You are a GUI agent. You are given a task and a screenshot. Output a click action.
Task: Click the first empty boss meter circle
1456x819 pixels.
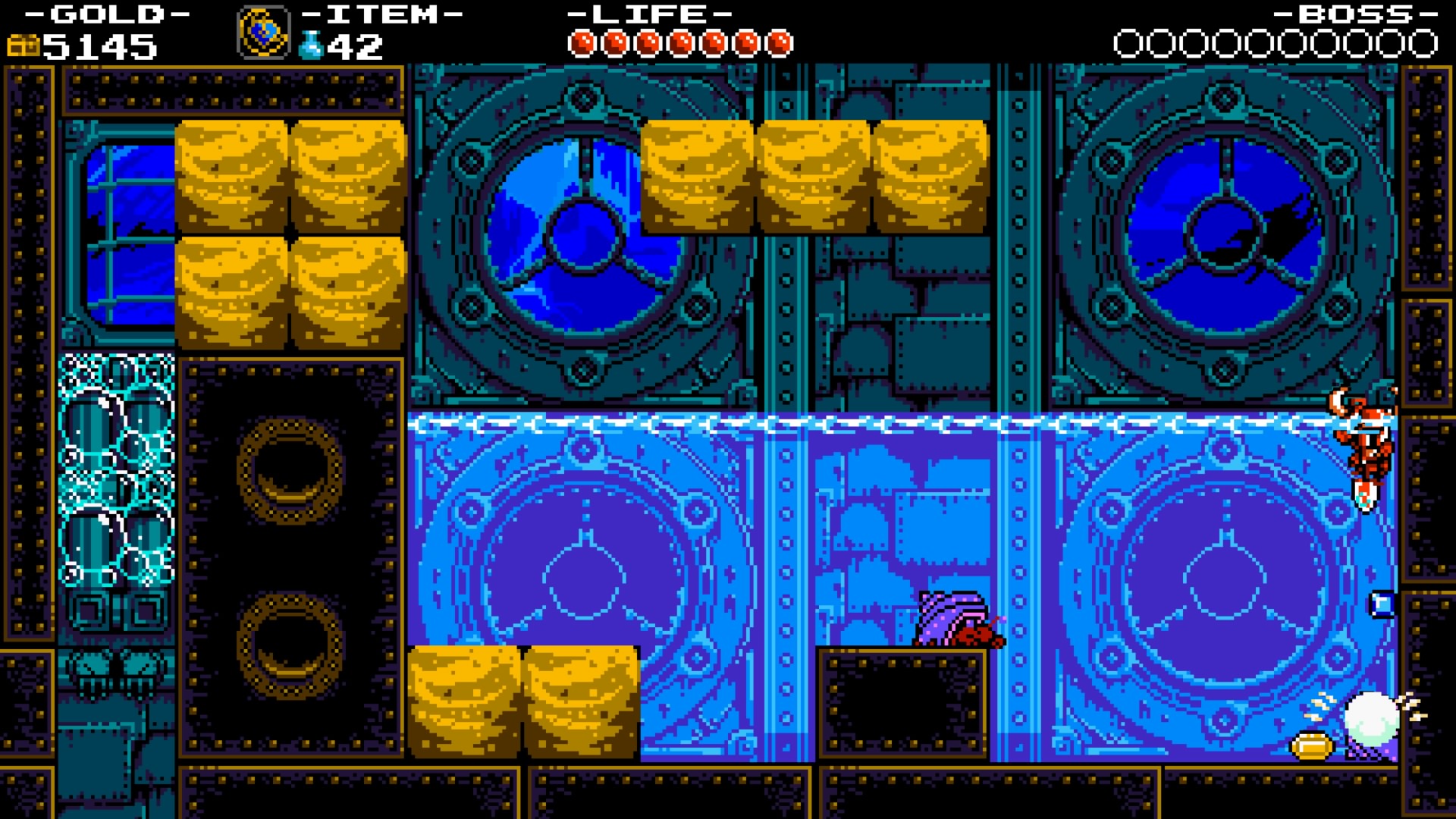1127,43
